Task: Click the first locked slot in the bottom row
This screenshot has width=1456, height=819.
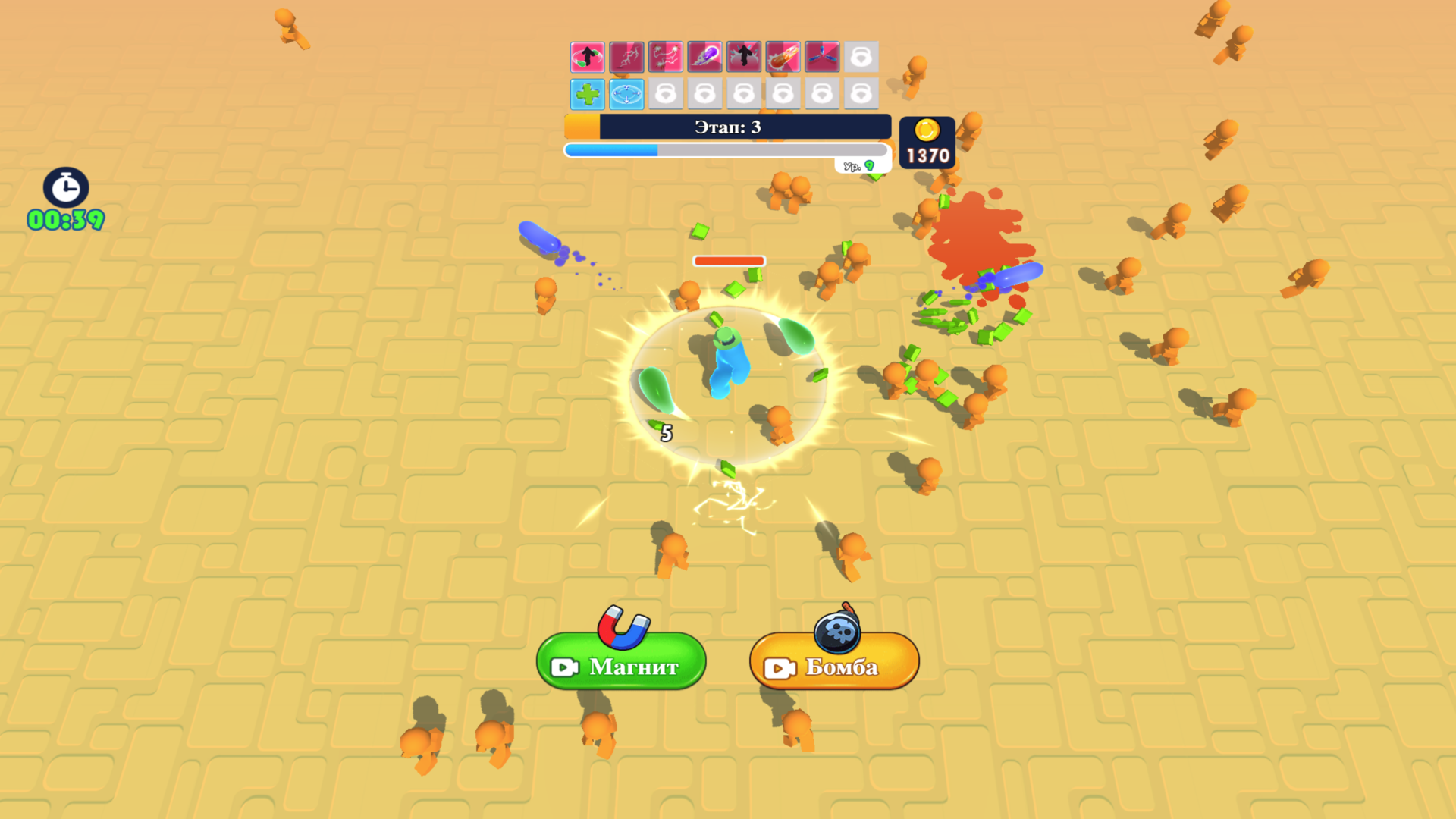Action: tap(667, 93)
